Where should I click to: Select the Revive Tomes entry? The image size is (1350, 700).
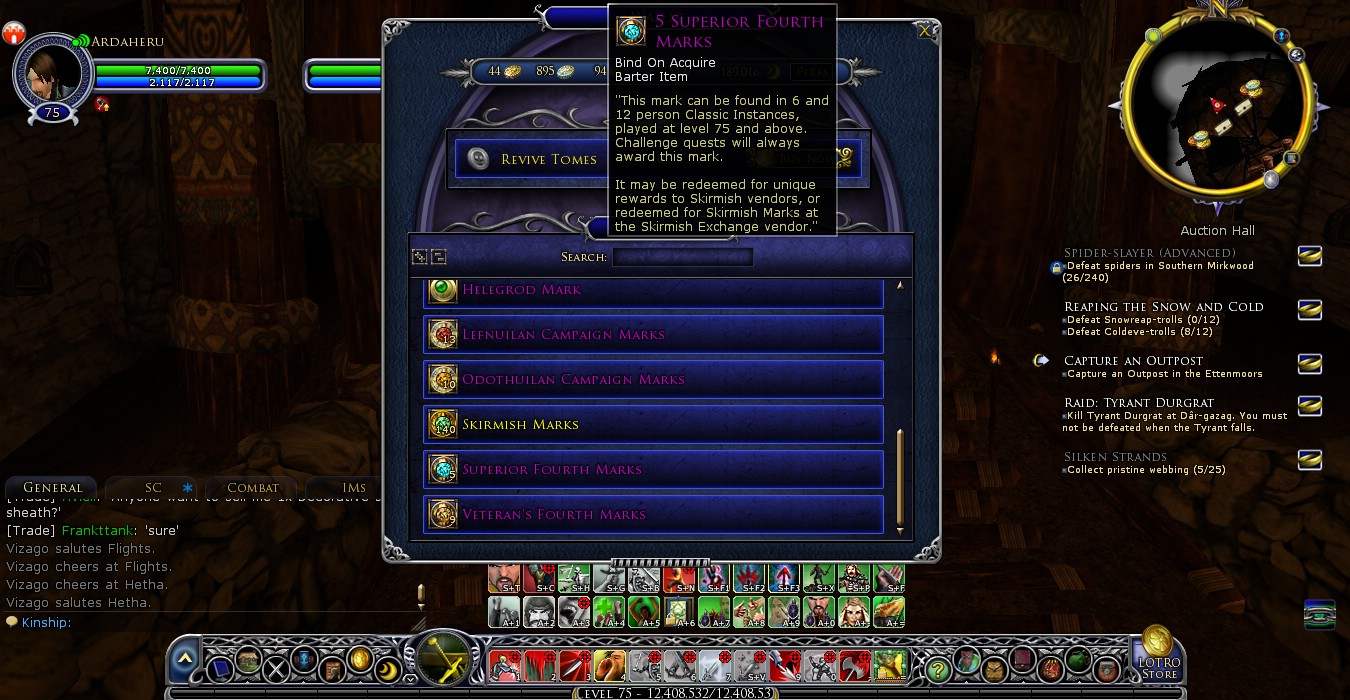[x=530, y=159]
